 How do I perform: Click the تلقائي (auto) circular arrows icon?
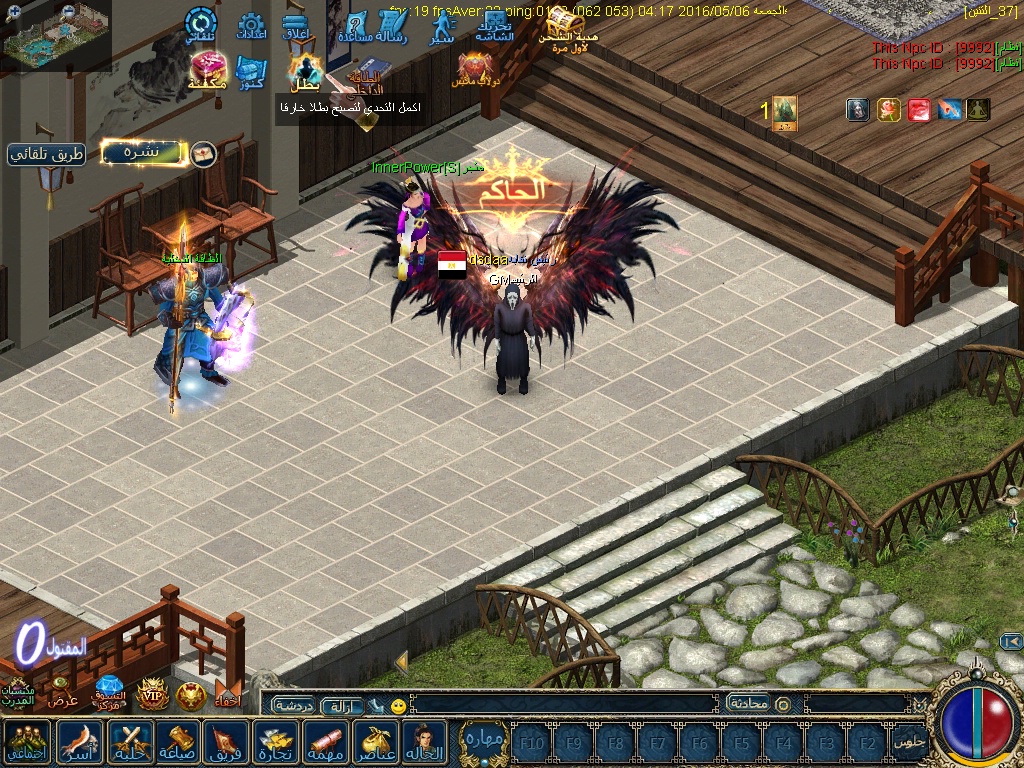pos(200,26)
